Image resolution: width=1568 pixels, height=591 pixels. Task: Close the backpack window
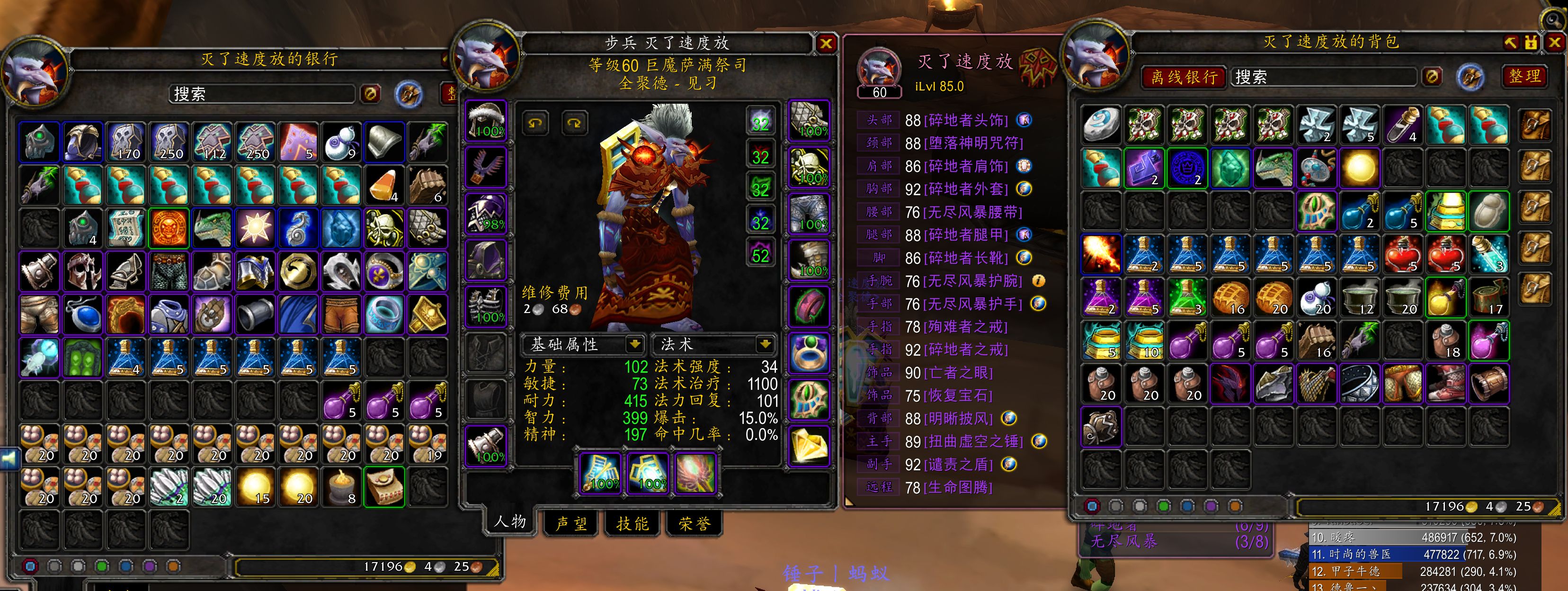1554,42
